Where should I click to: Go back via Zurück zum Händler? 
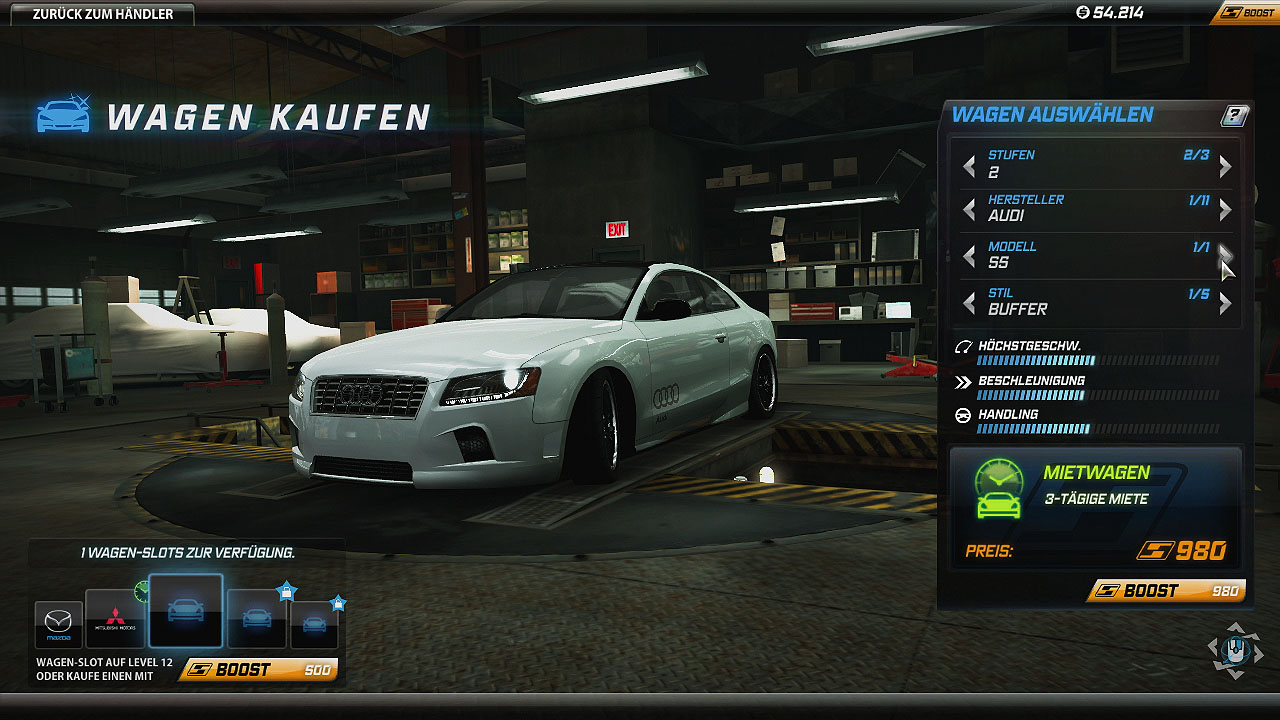coord(102,14)
